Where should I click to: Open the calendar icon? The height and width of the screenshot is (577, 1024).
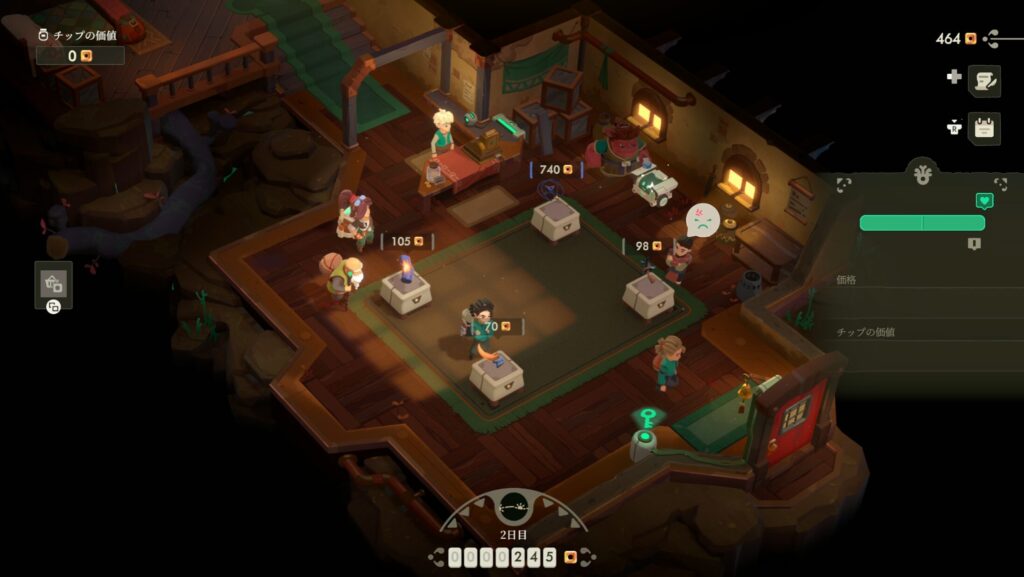coord(984,127)
